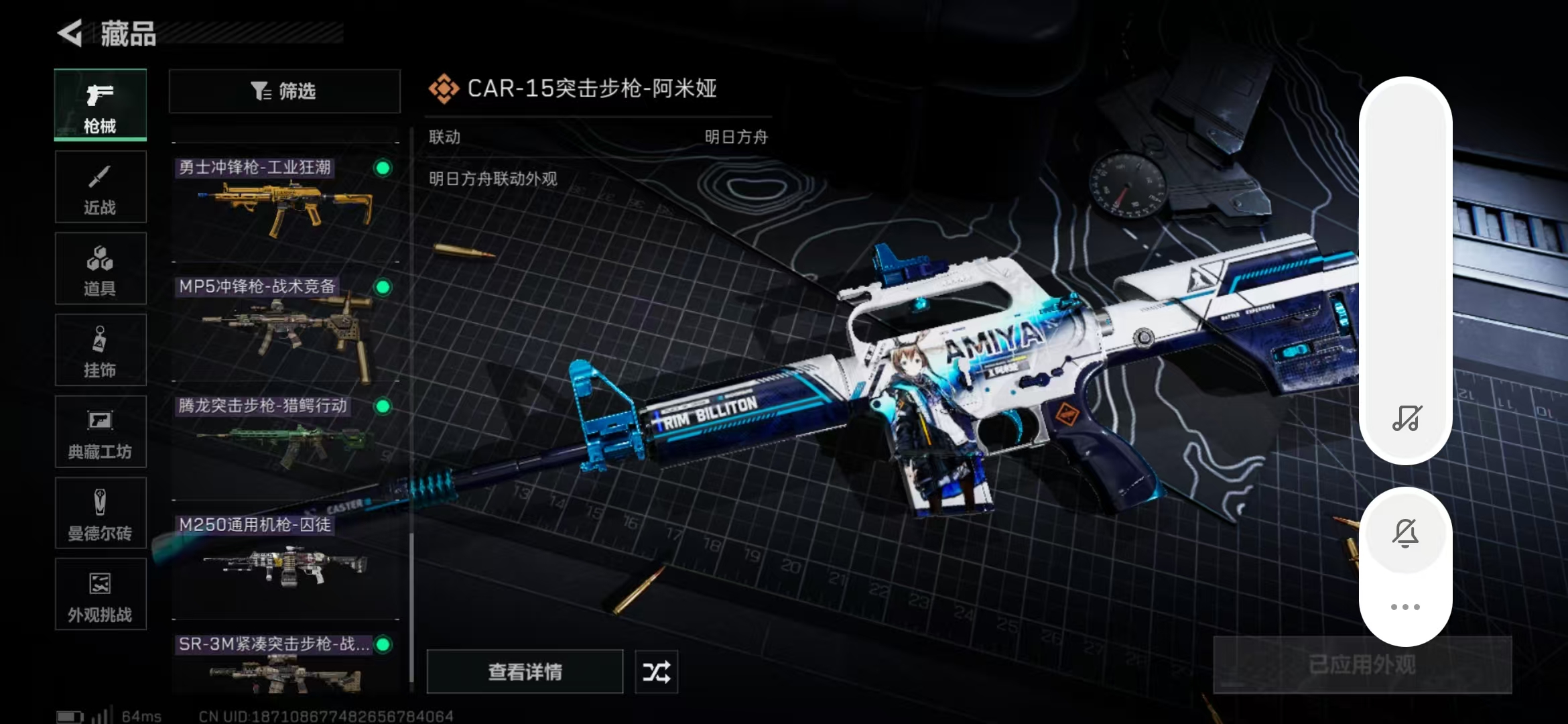Disable notification bell on floating panel
The height and width of the screenshot is (724, 1568).
[x=1406, y=533]
